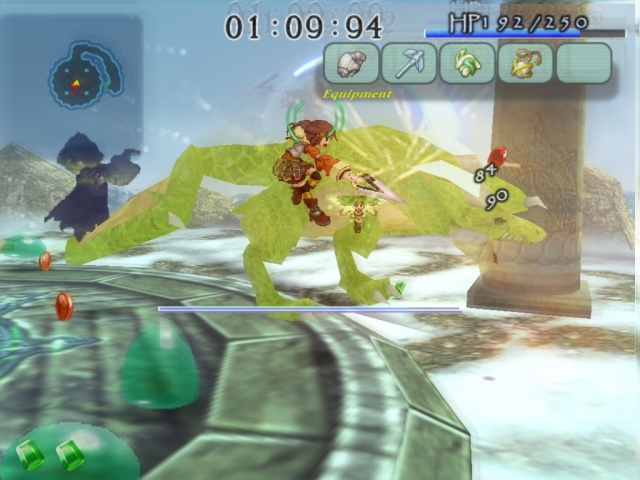
Task: Select the green leaf item slot
Action: (467, 63)
